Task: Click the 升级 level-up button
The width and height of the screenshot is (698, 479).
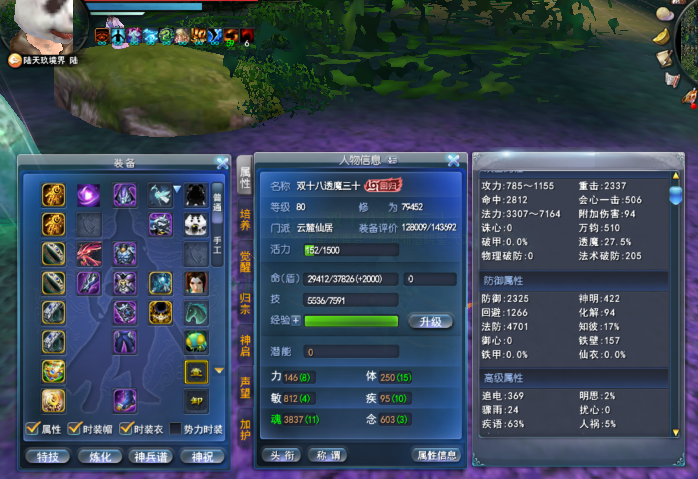Action: click(x=431, y=321)
